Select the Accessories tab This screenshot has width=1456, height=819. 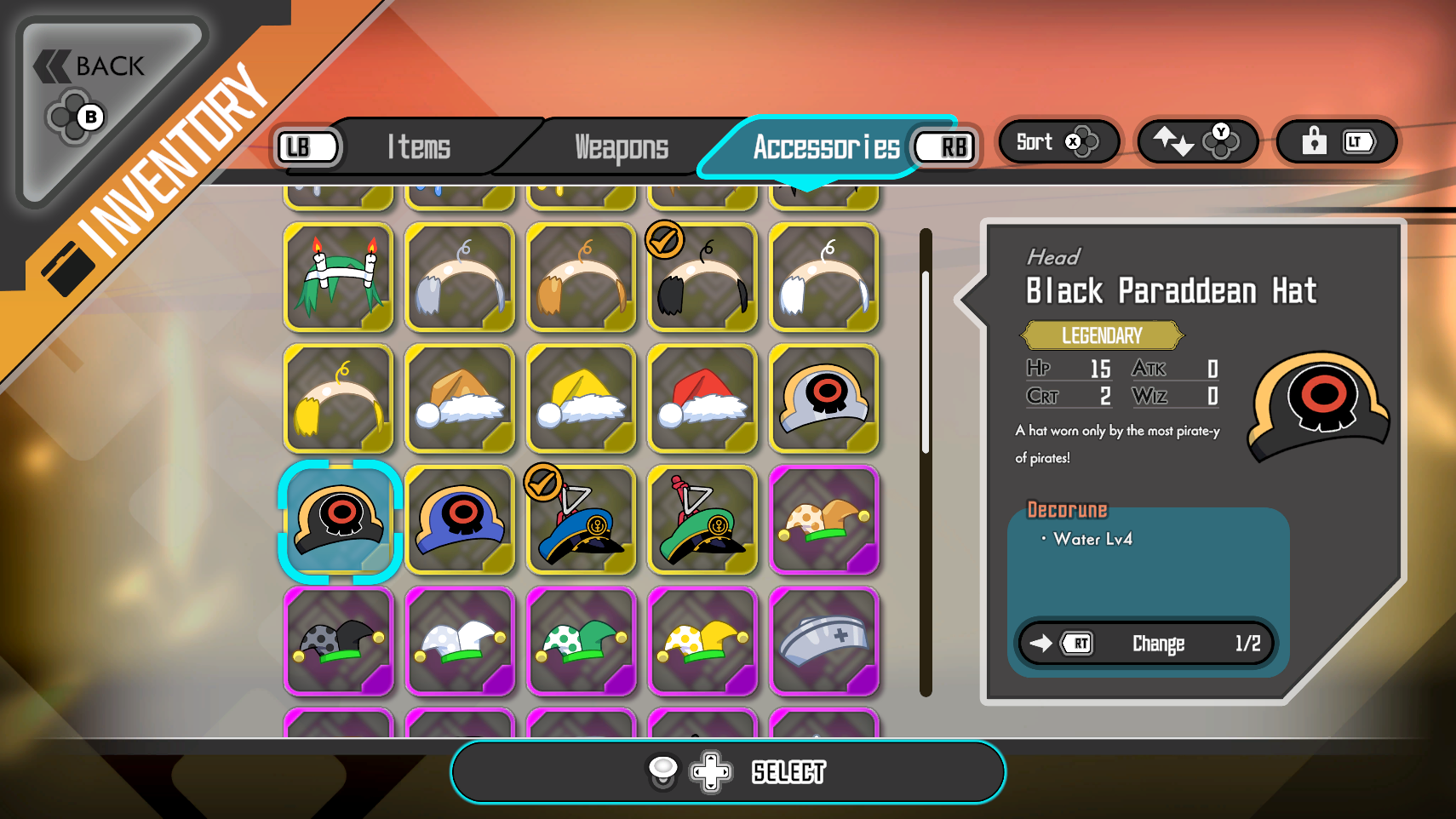[x=825, y=147]
